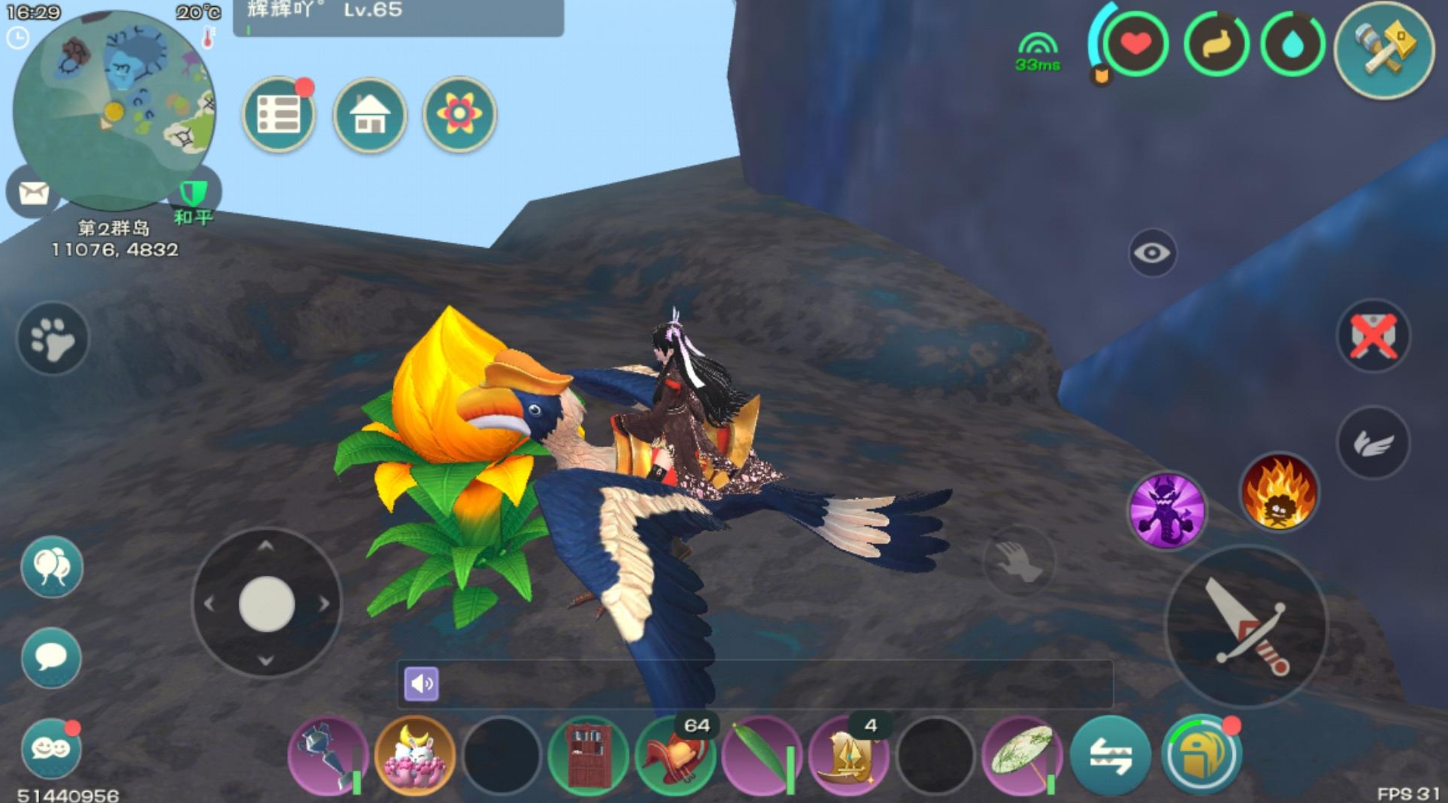Viewport: 1448px width, 803px height.
Task: Activate the flaming skull skill
Action: click(x=1279, y=491)
